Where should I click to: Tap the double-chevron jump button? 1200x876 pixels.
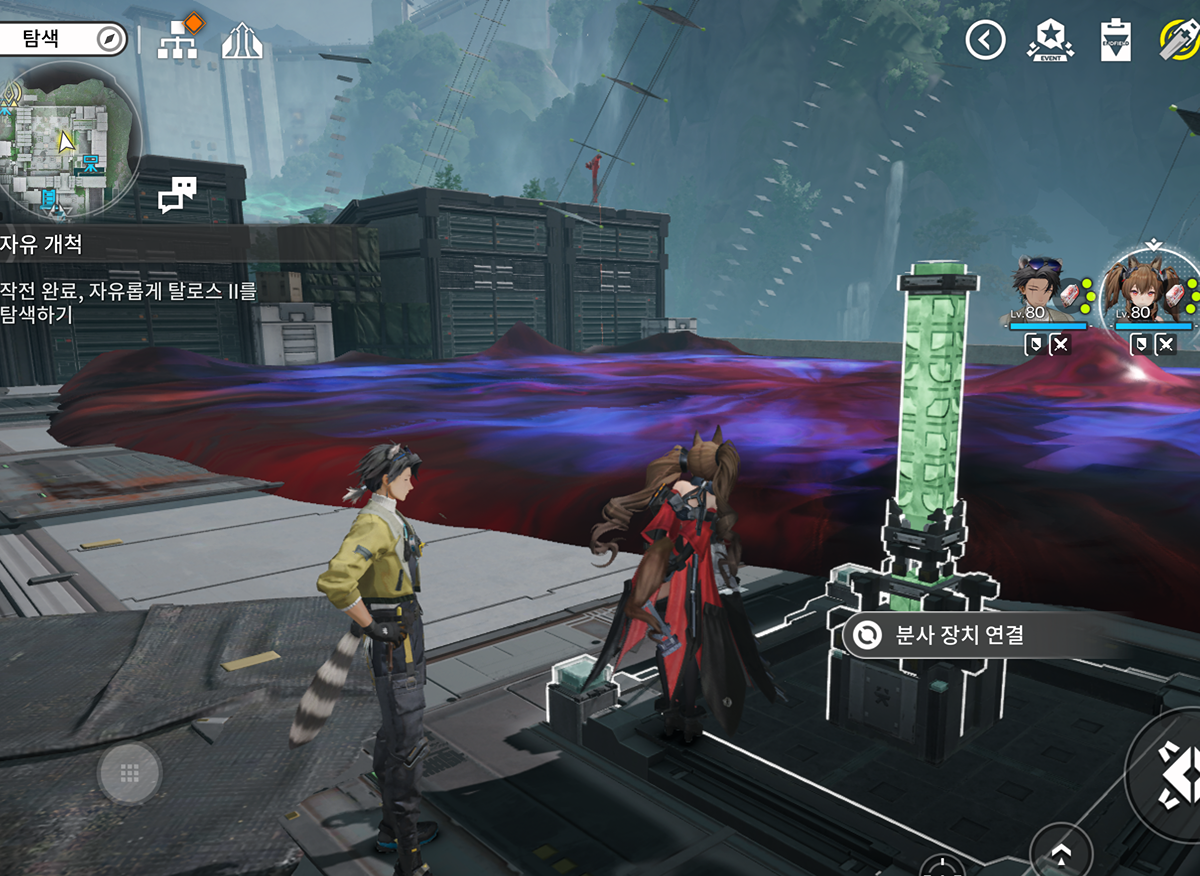coord(1062,853)
